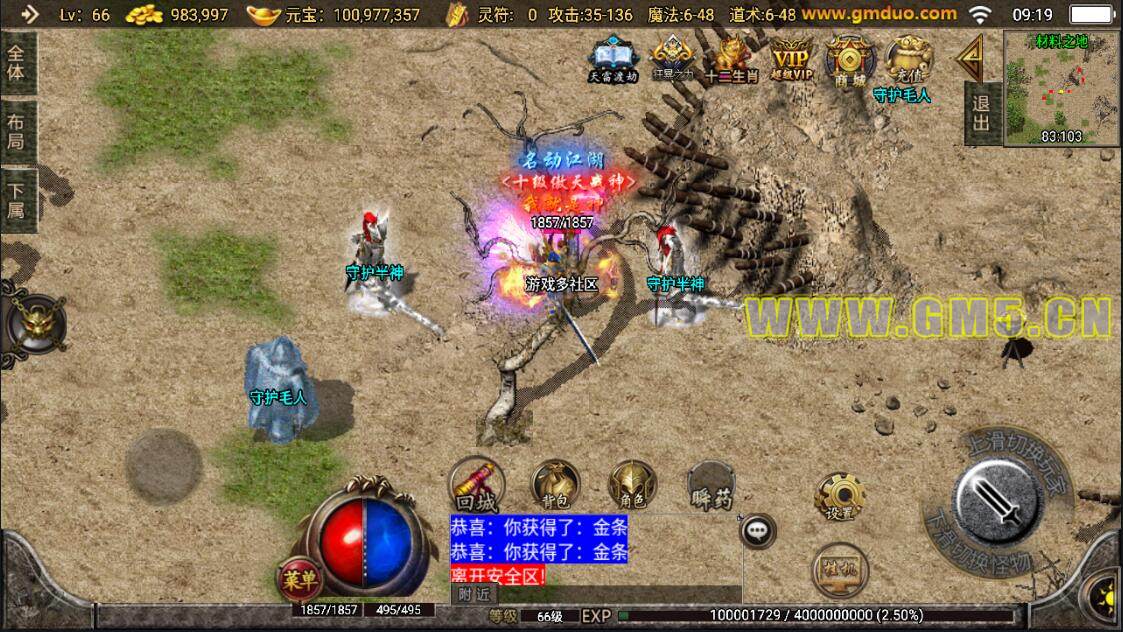Open the 材料之地 minimap
Image resolution: width=1123 pixels, height=632 pixels.
coord(1061,88)
